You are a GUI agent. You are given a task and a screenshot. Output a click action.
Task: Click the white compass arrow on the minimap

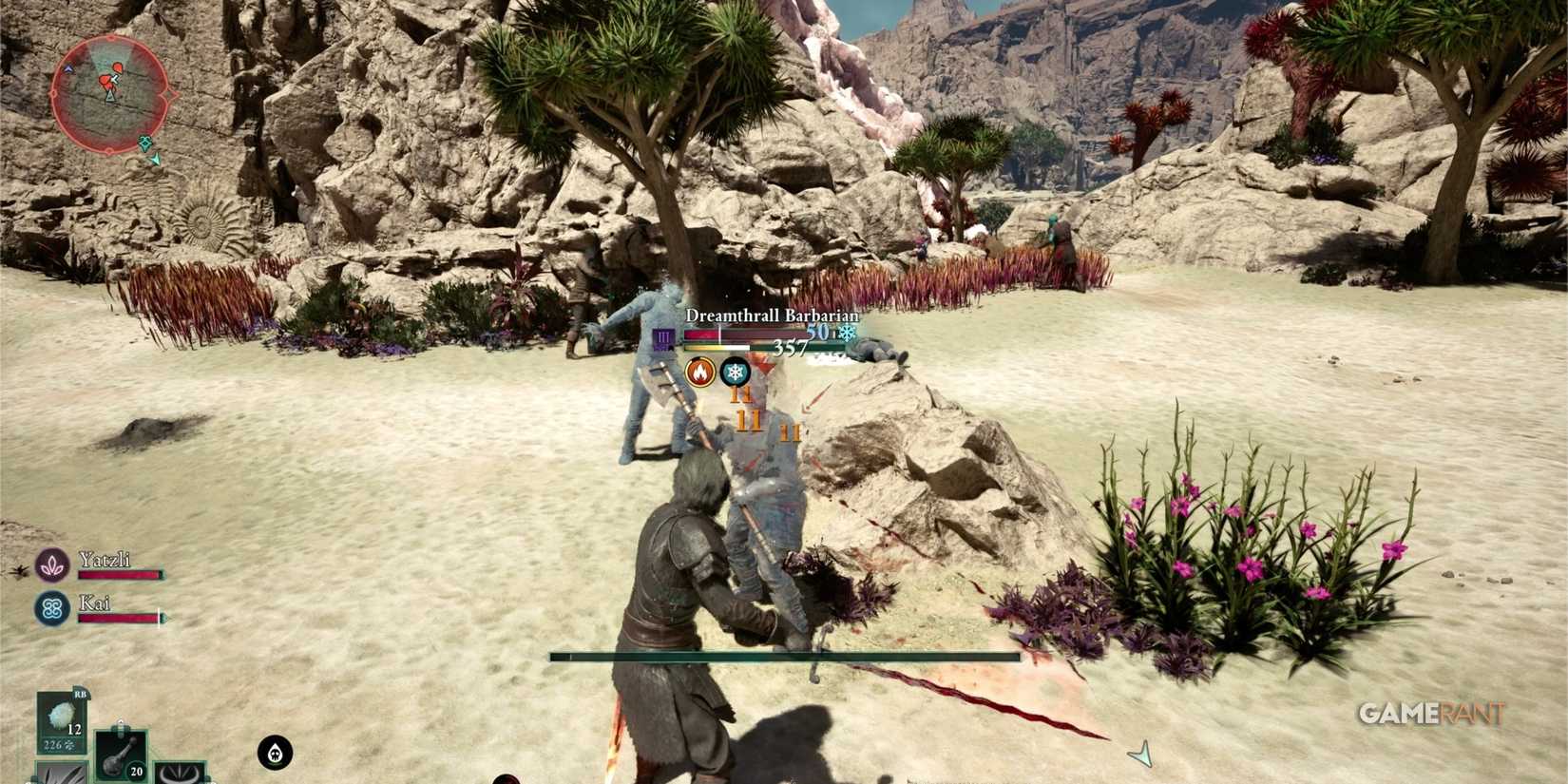coord(114,79)
